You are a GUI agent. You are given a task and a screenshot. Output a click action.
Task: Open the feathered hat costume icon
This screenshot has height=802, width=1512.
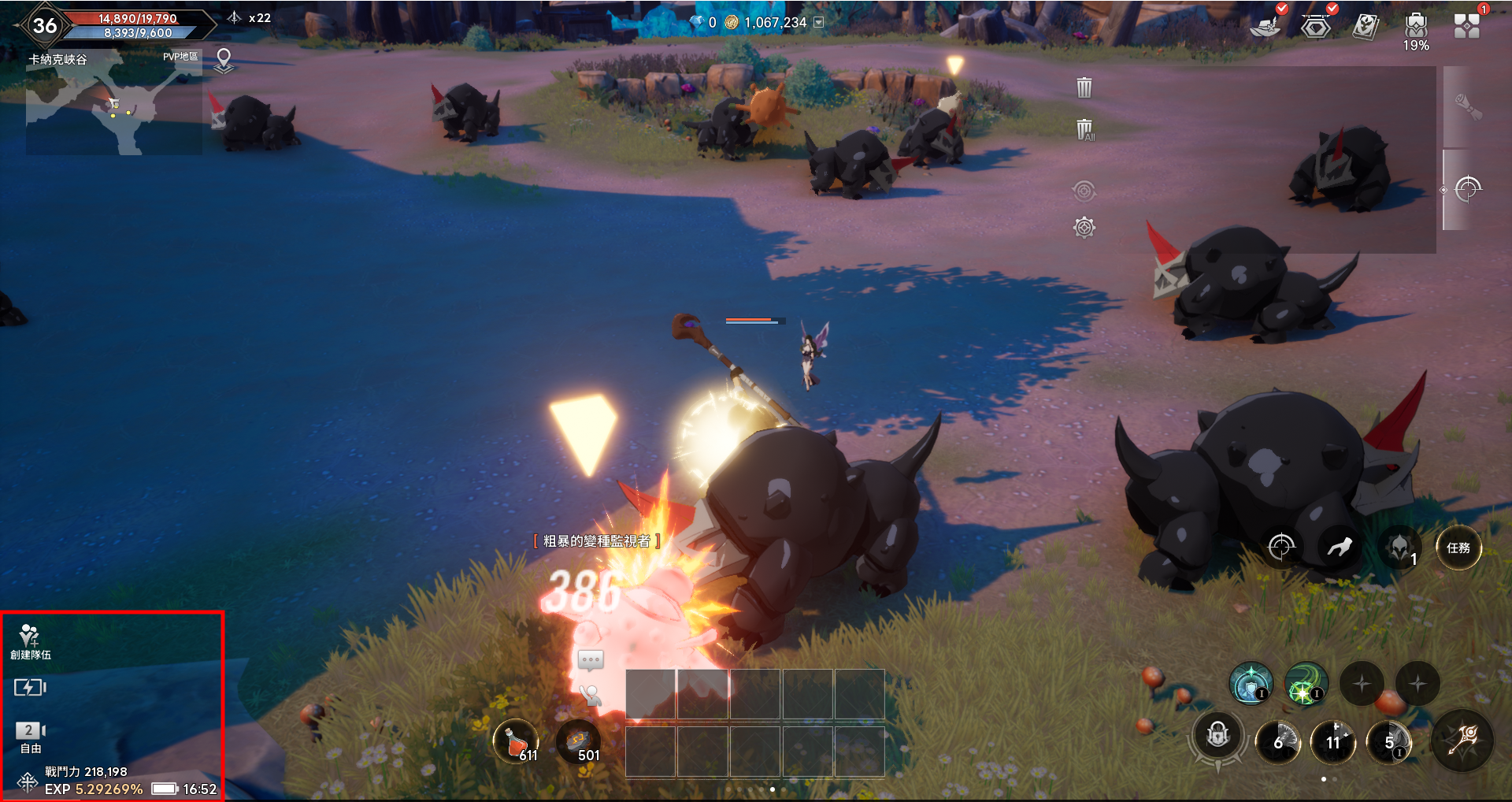coord(1266,26)
